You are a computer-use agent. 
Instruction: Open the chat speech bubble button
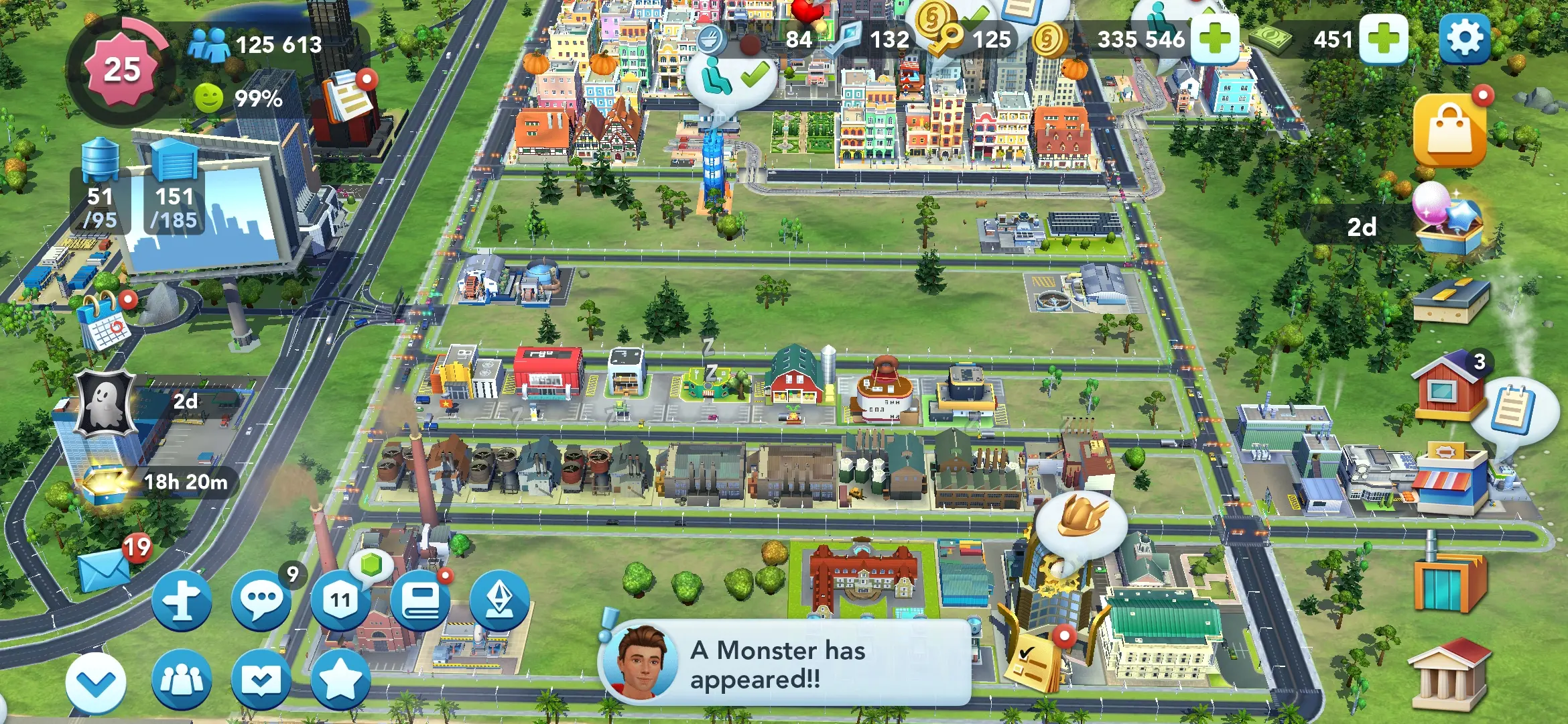coord(261,599)
